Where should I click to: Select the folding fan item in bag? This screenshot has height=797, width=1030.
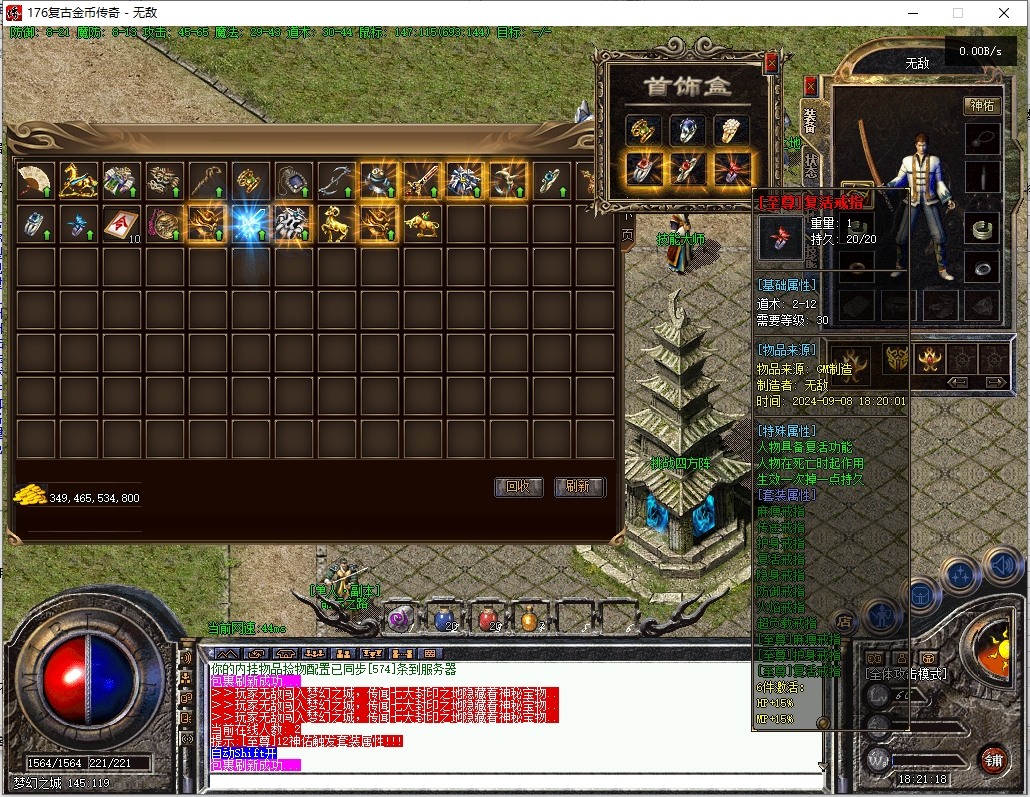tap(35, 180)
